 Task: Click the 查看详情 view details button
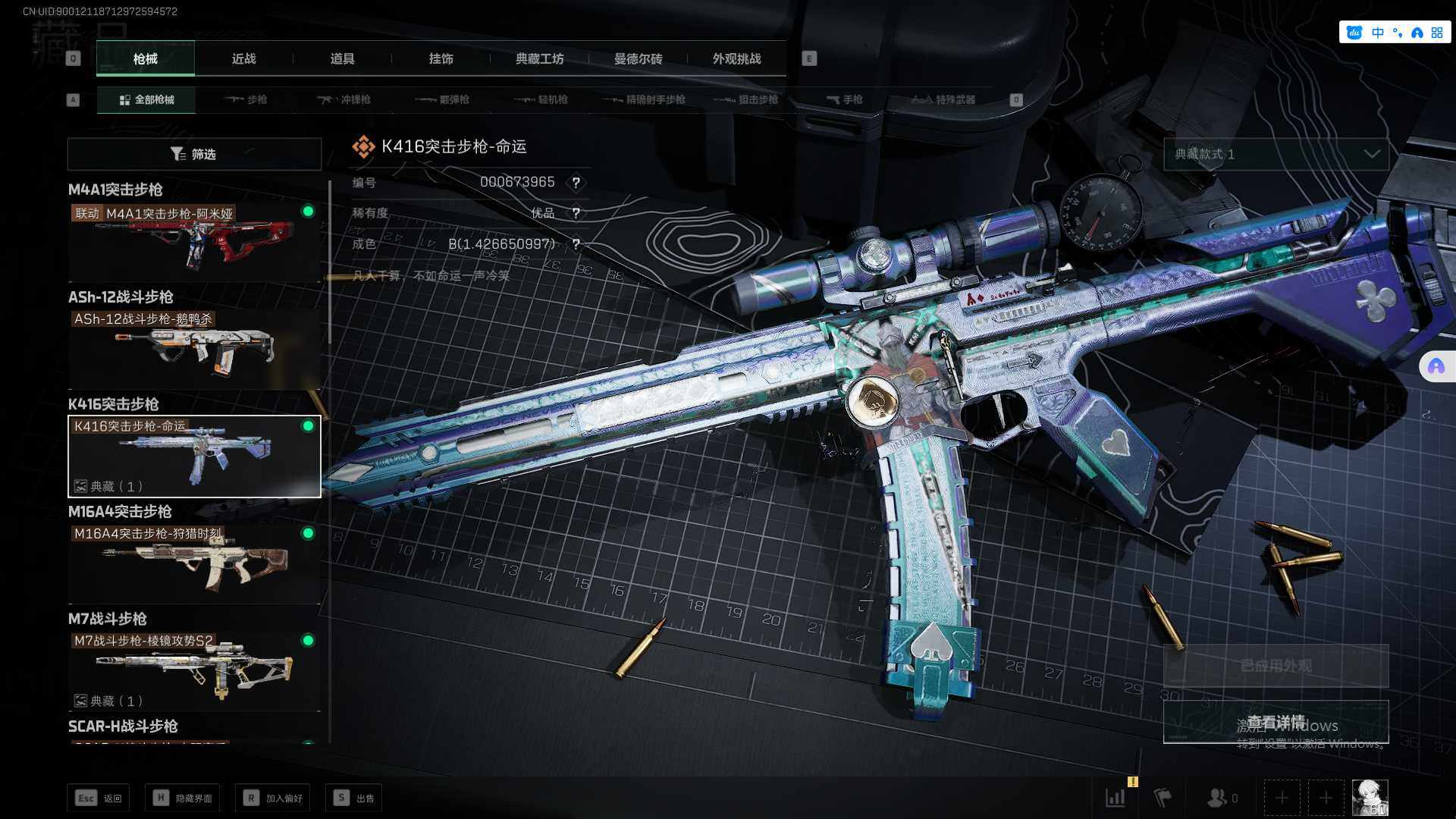click(x=1276, y=722)
